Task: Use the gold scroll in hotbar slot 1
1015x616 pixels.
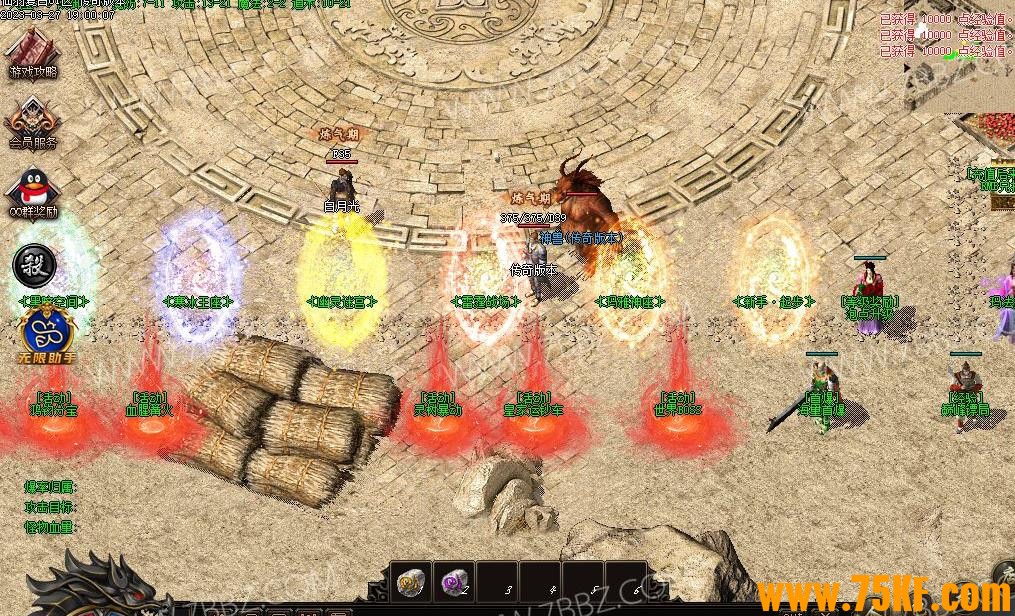Action: tap(410, 580)
